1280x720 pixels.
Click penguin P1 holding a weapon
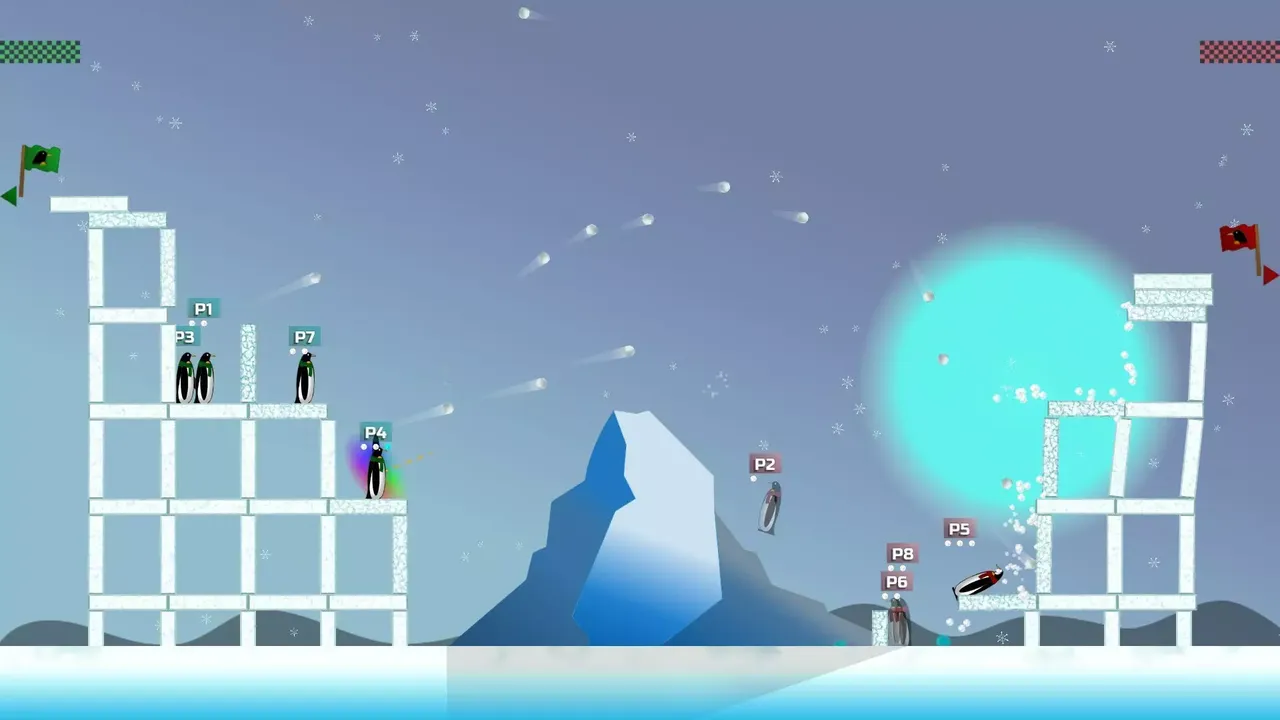(204, 375)
